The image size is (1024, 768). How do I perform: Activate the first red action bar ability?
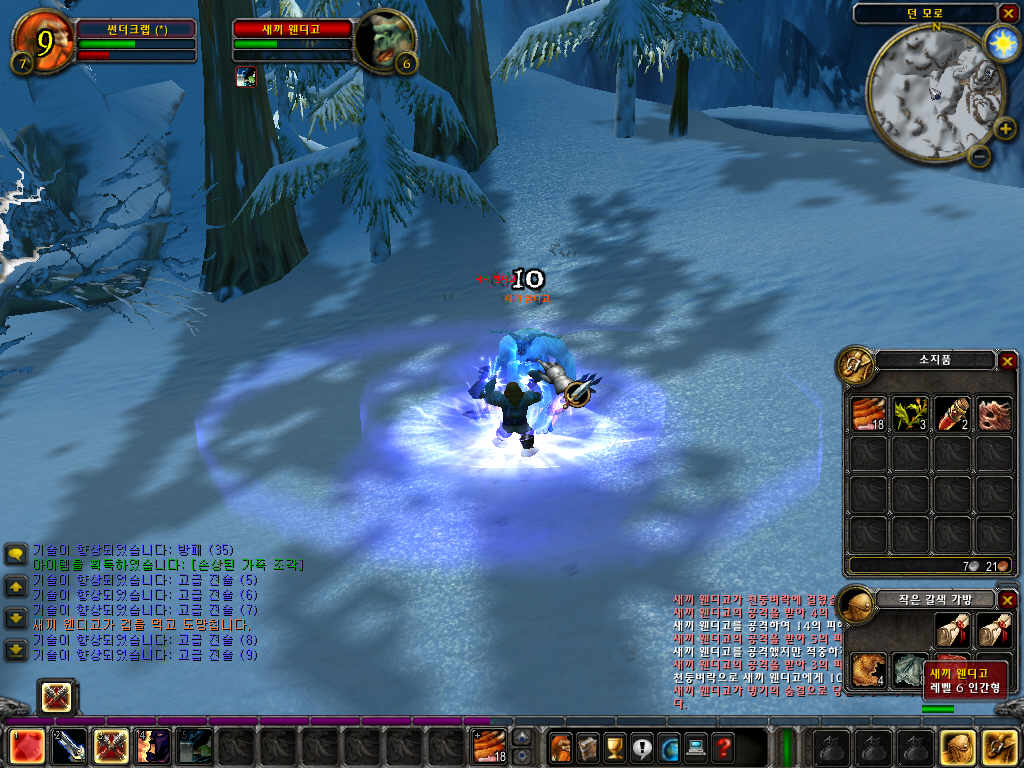25,747
